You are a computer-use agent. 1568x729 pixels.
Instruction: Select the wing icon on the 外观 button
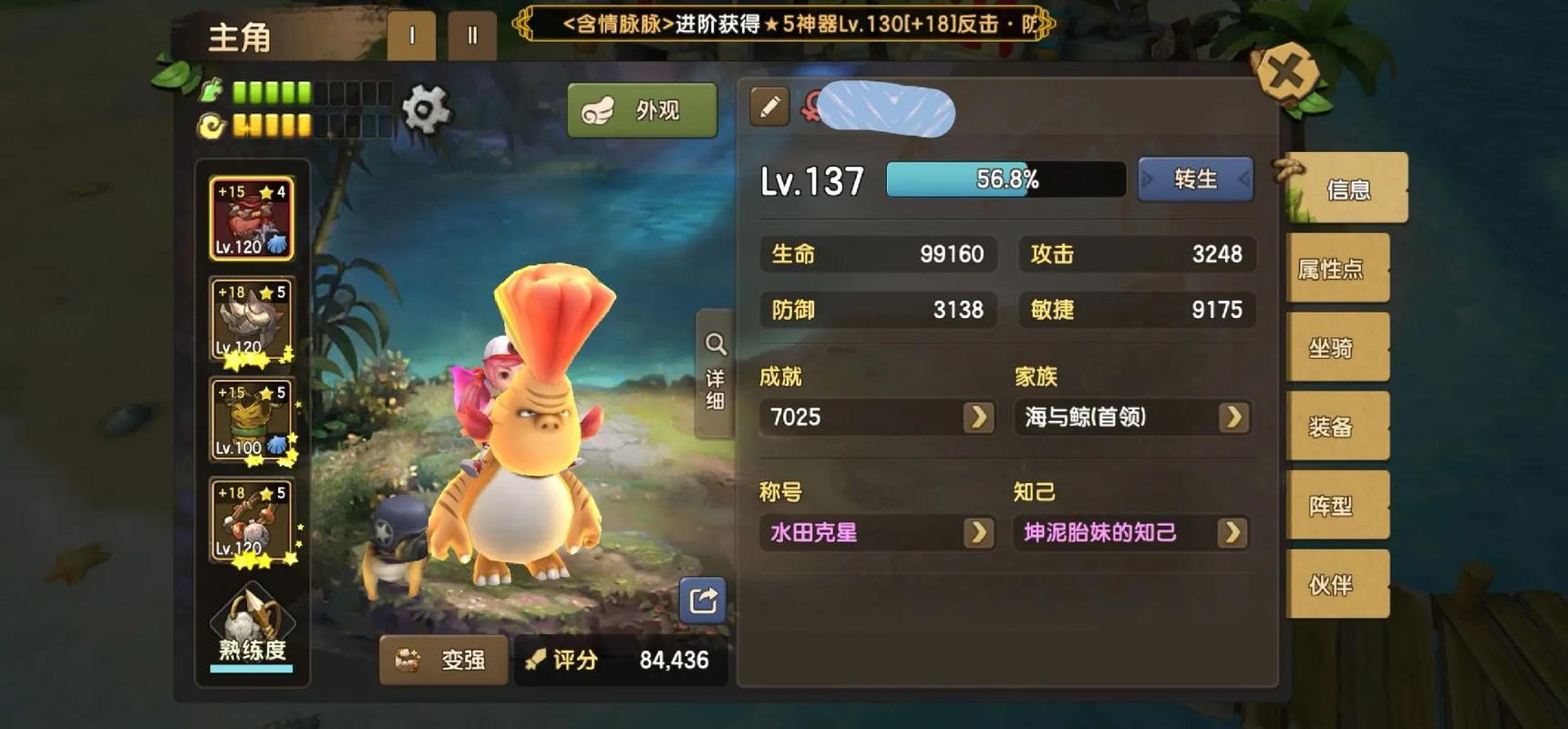tap(599, 108)
